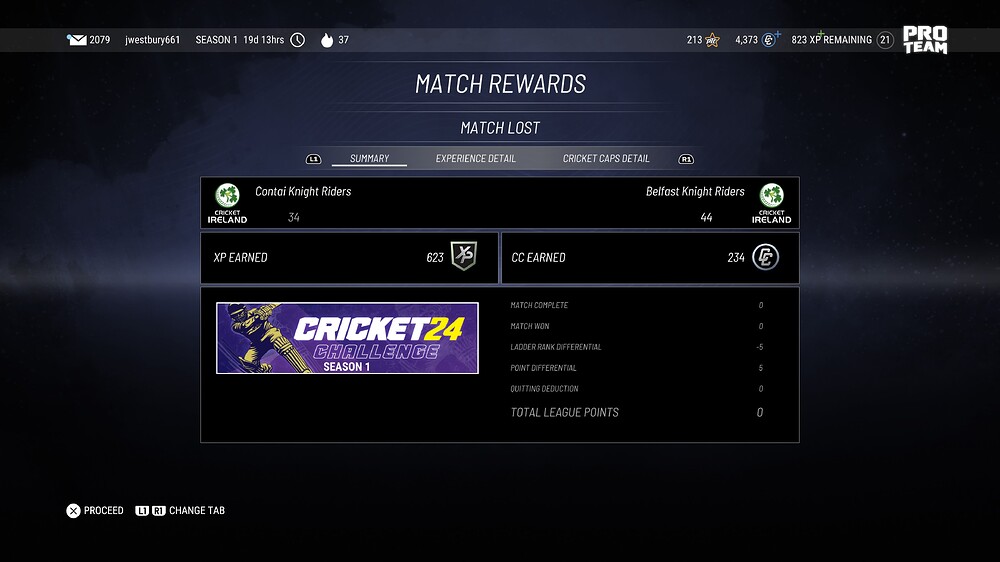Image resolution: width=1000 pixels, height=562 pixels.
Task: Click the Pro Team logo
Action: (x=924, y=40)
